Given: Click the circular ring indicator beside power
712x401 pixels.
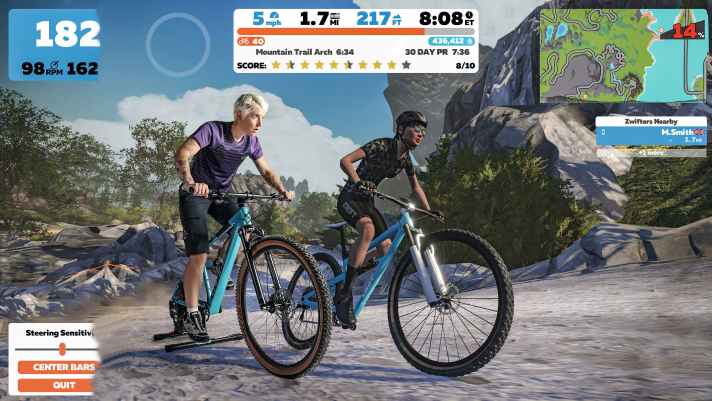Looking at the screenshot, I should [x=178, y=45].
